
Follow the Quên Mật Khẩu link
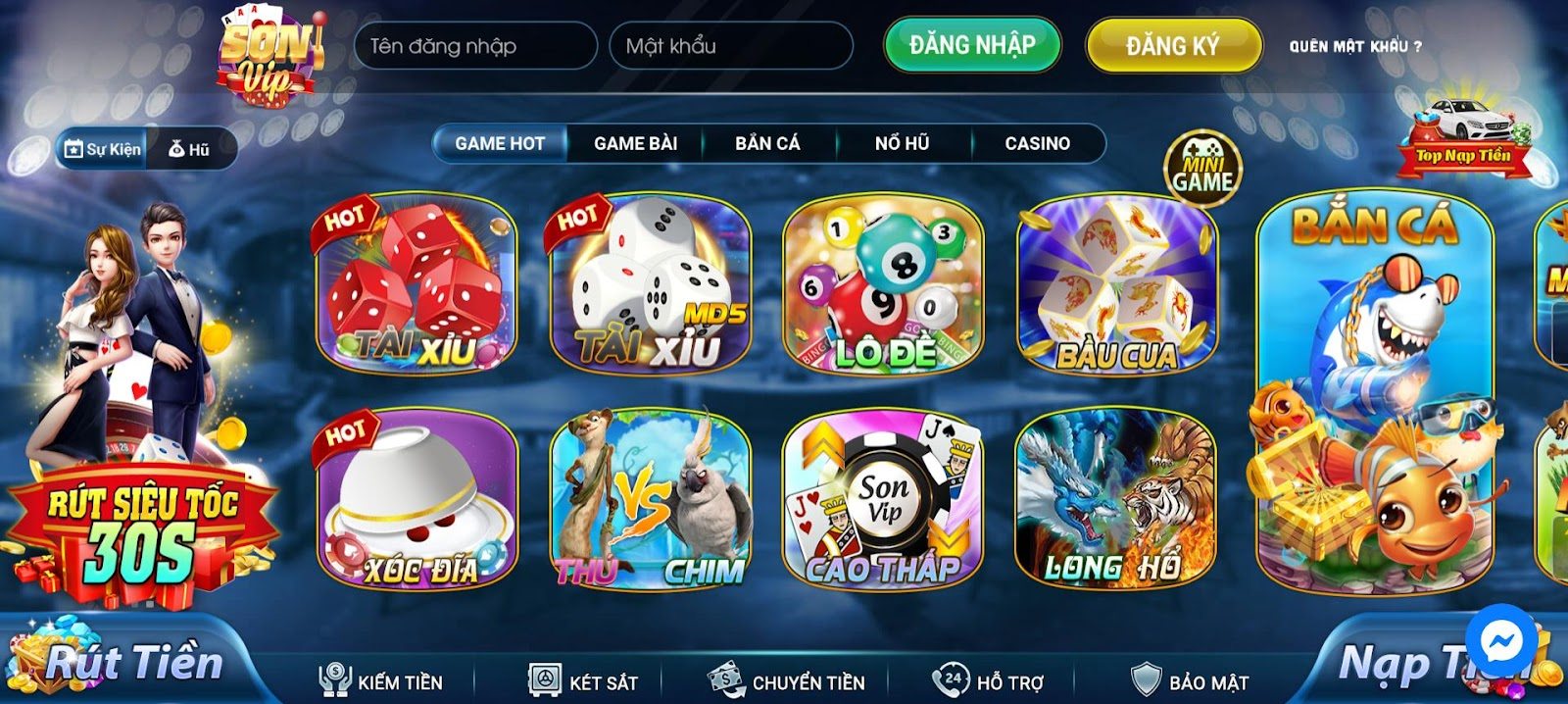[1354, 46]
